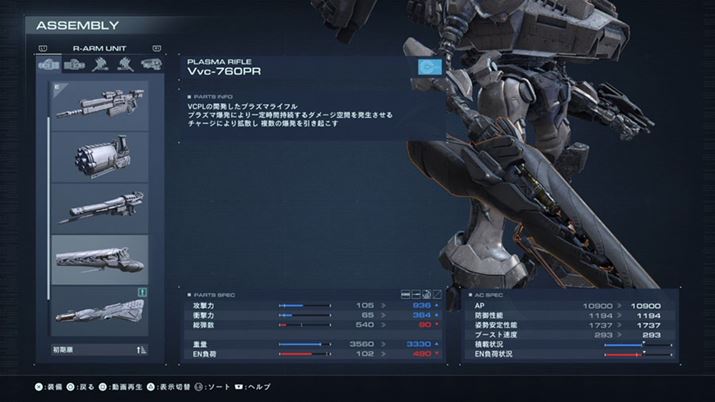Toggle the last spec display mode icon
Viewport: 715px width, 402px height.
436,293
